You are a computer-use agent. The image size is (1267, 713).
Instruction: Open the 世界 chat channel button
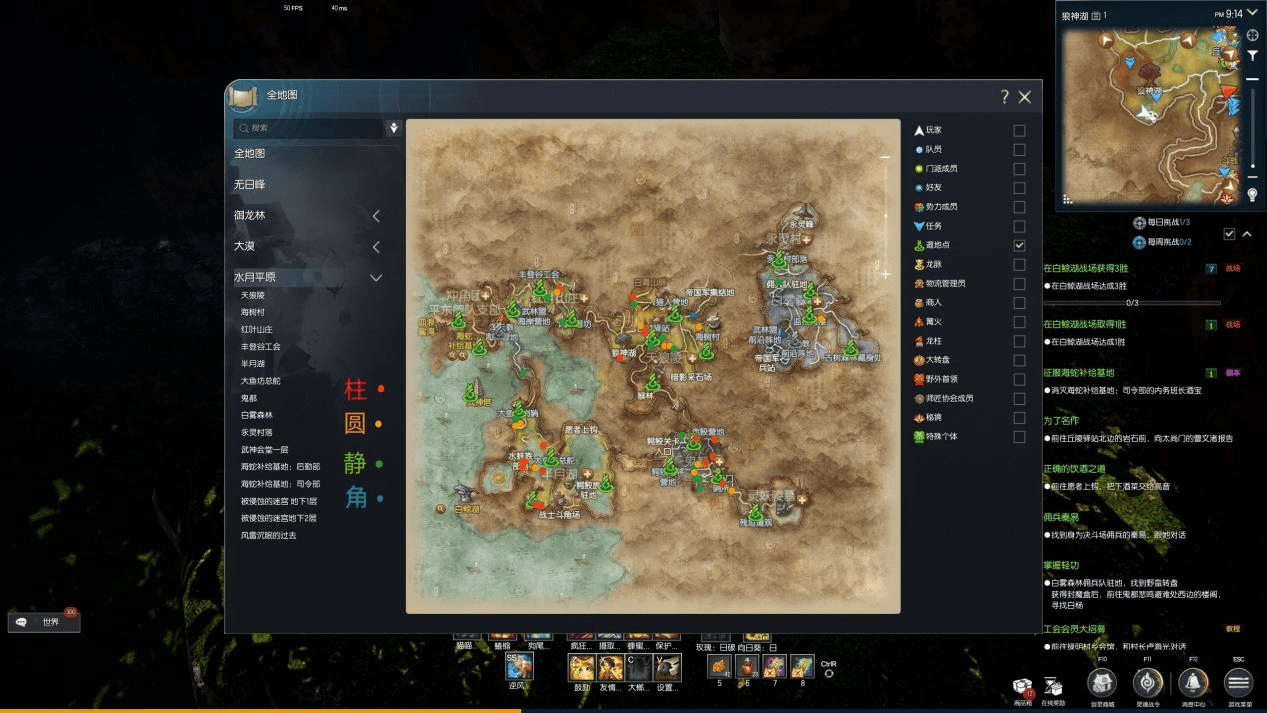45,622
